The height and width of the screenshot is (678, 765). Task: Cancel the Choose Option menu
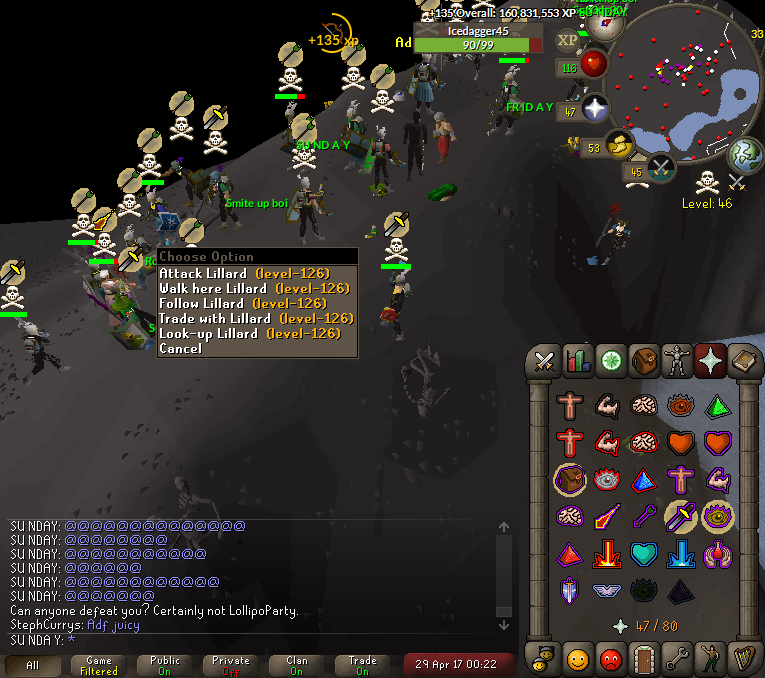tap(180, 348)
